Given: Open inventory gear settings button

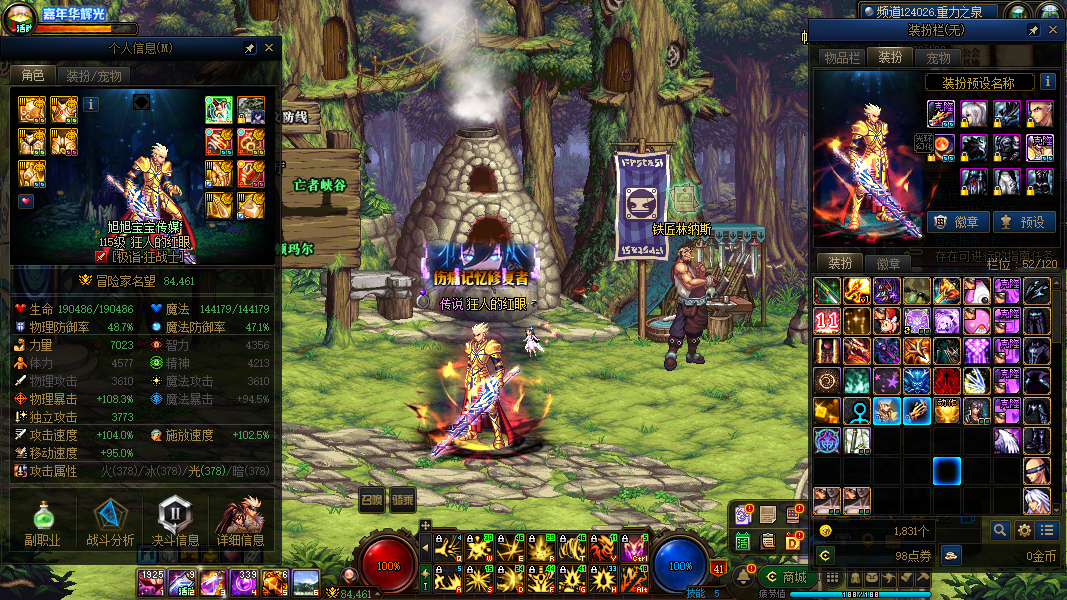Looking at the screenshot, I should (1024, 530).
